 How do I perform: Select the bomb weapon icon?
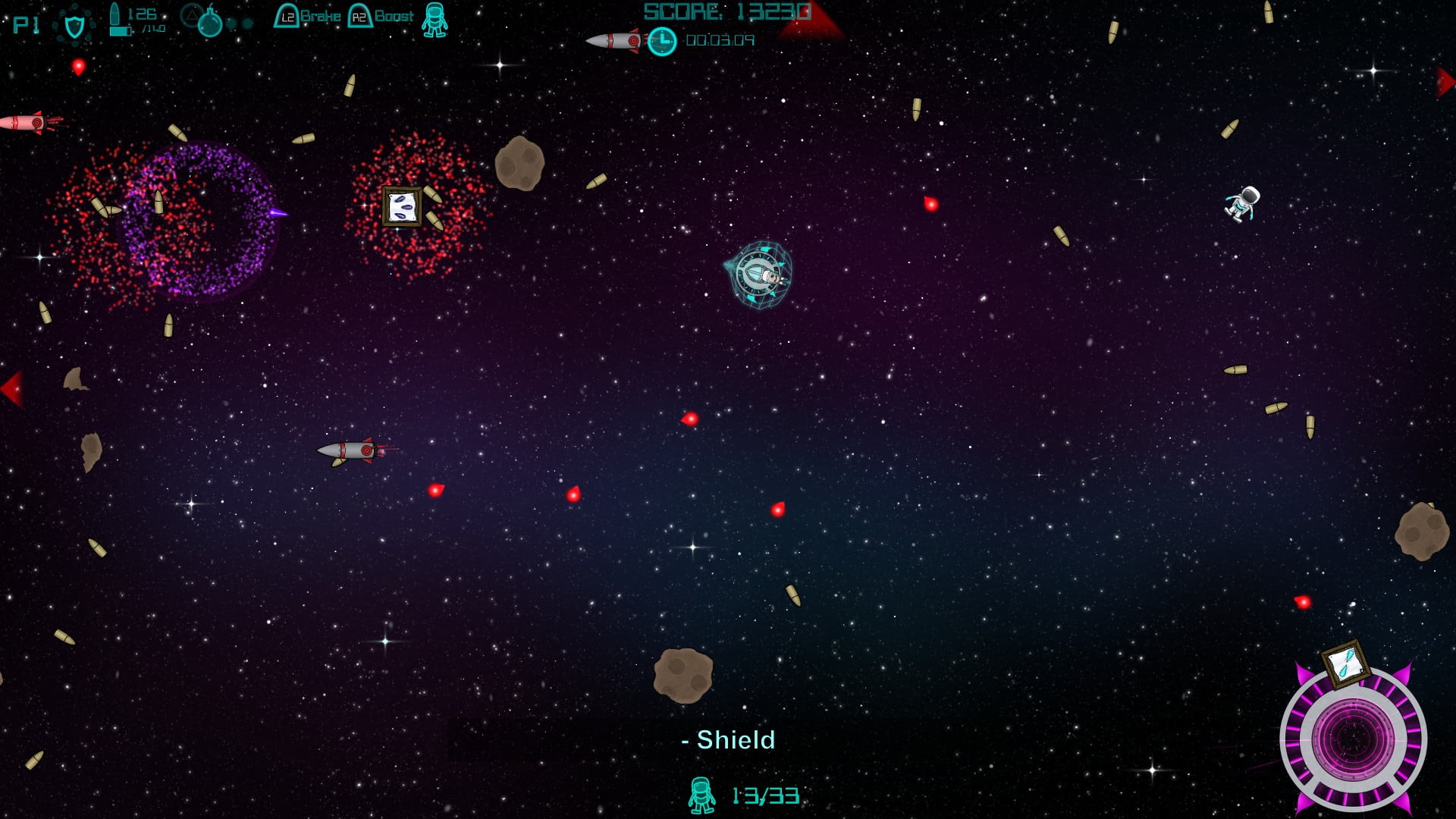click(209, 24)
